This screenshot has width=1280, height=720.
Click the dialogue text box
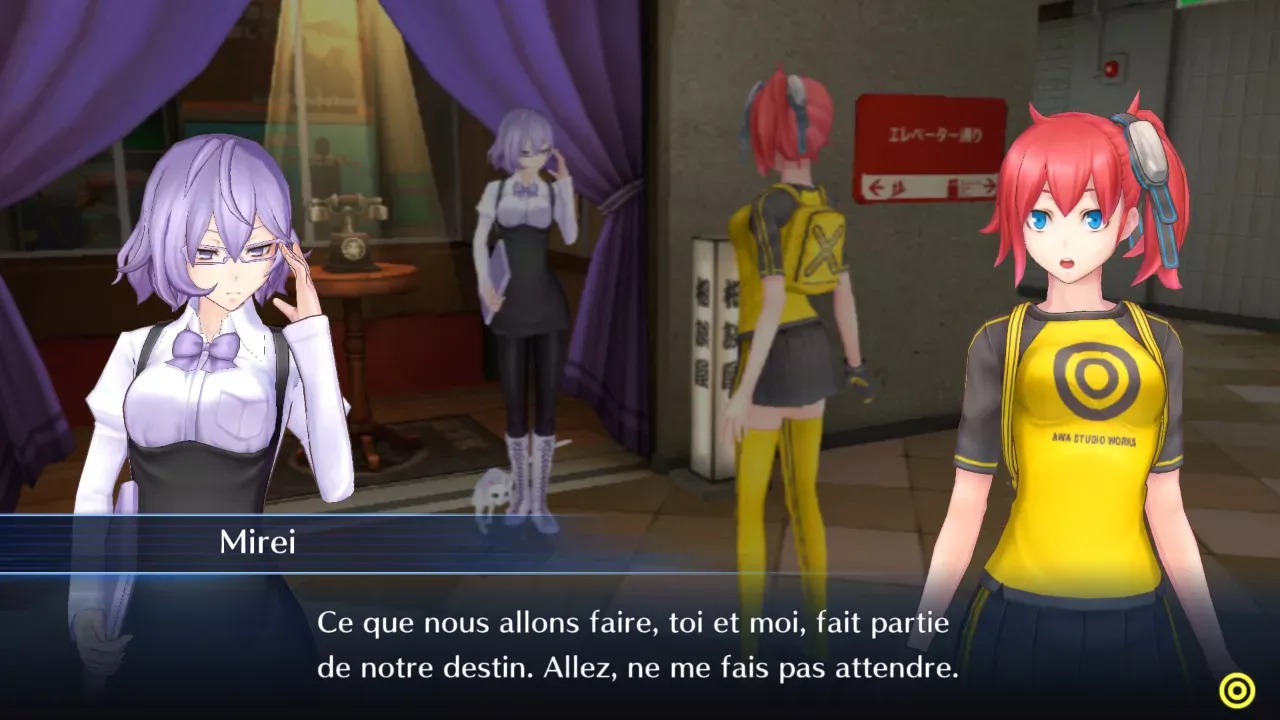point(640,645)
